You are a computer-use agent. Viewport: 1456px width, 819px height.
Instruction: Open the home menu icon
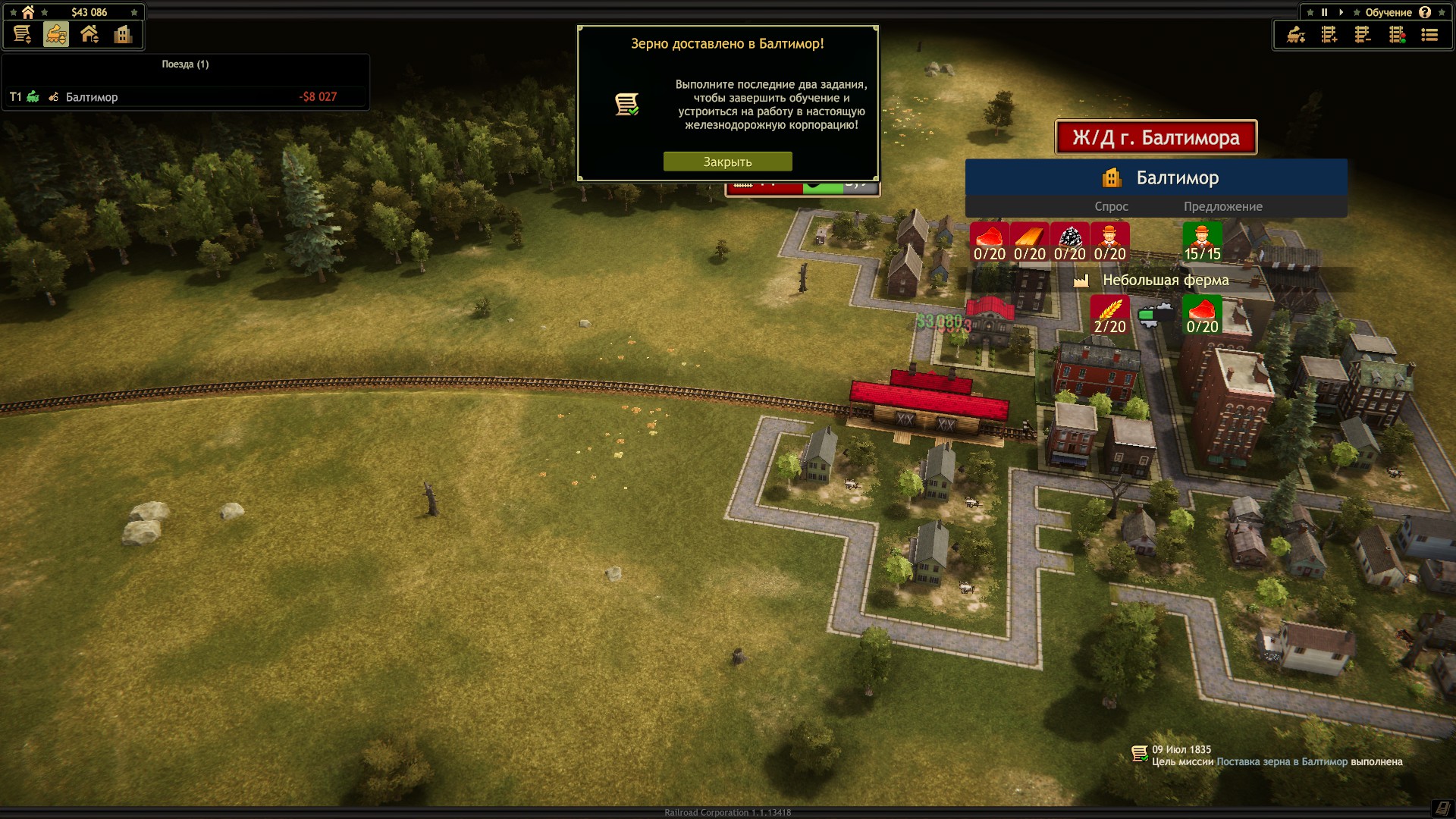(x=28, y=12)
